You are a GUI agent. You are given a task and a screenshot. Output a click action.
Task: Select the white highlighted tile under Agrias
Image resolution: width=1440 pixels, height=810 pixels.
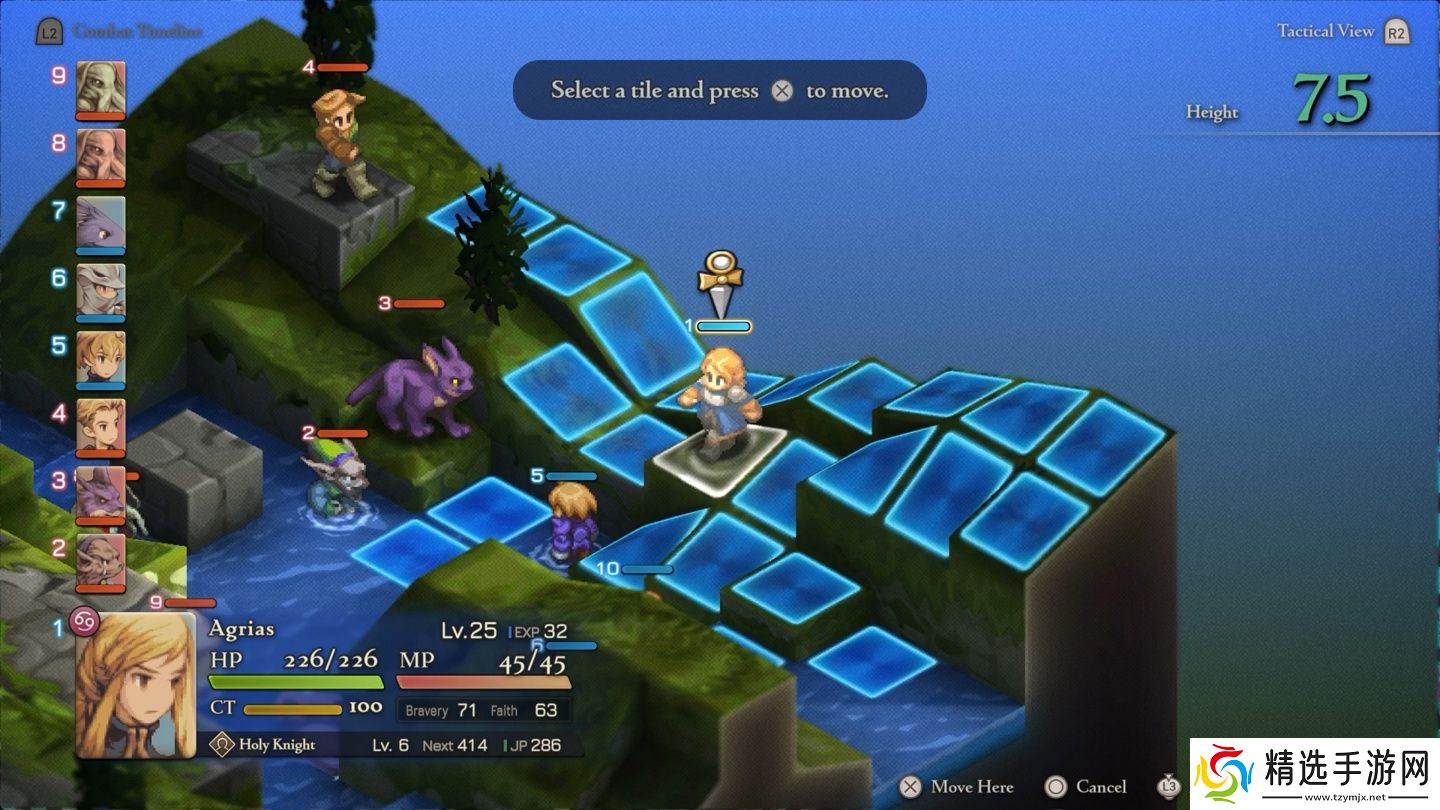coord(716,457)
